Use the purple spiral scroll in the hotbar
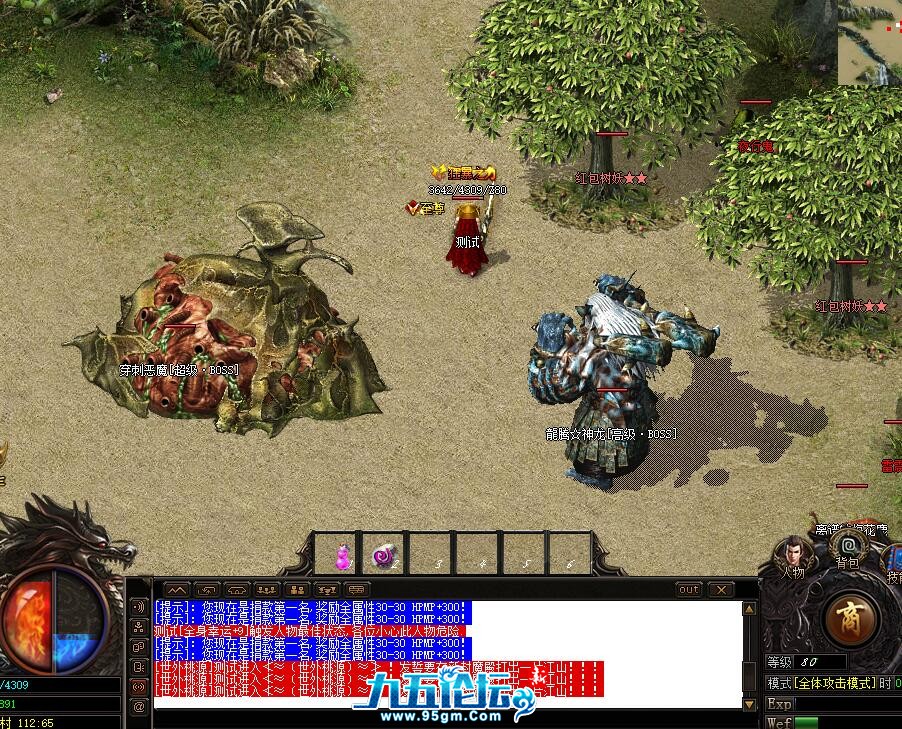The width and height of the screenshot is (902, 729). pyautogui.click(x=383, y=555)
